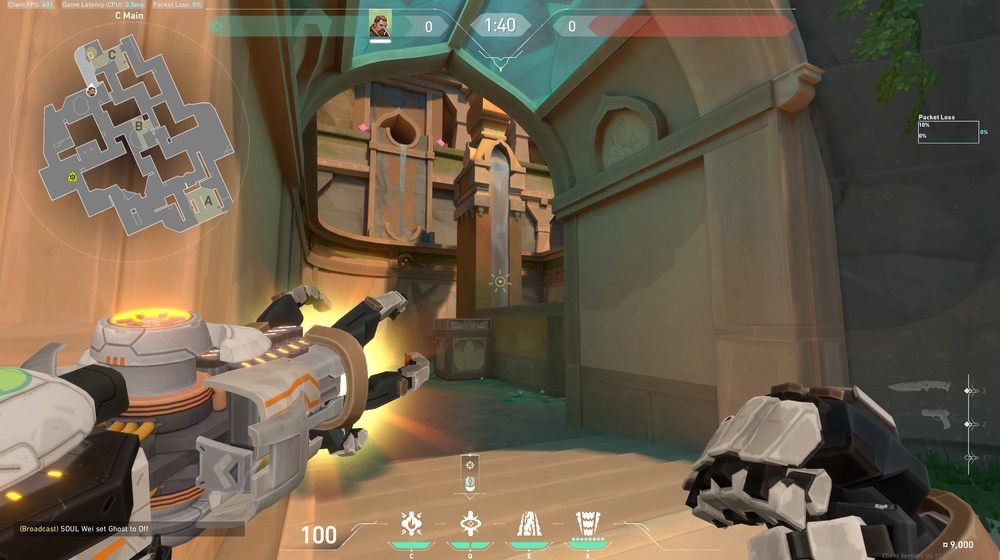Click the yellow hazard marker on minimap

point(73,177)
